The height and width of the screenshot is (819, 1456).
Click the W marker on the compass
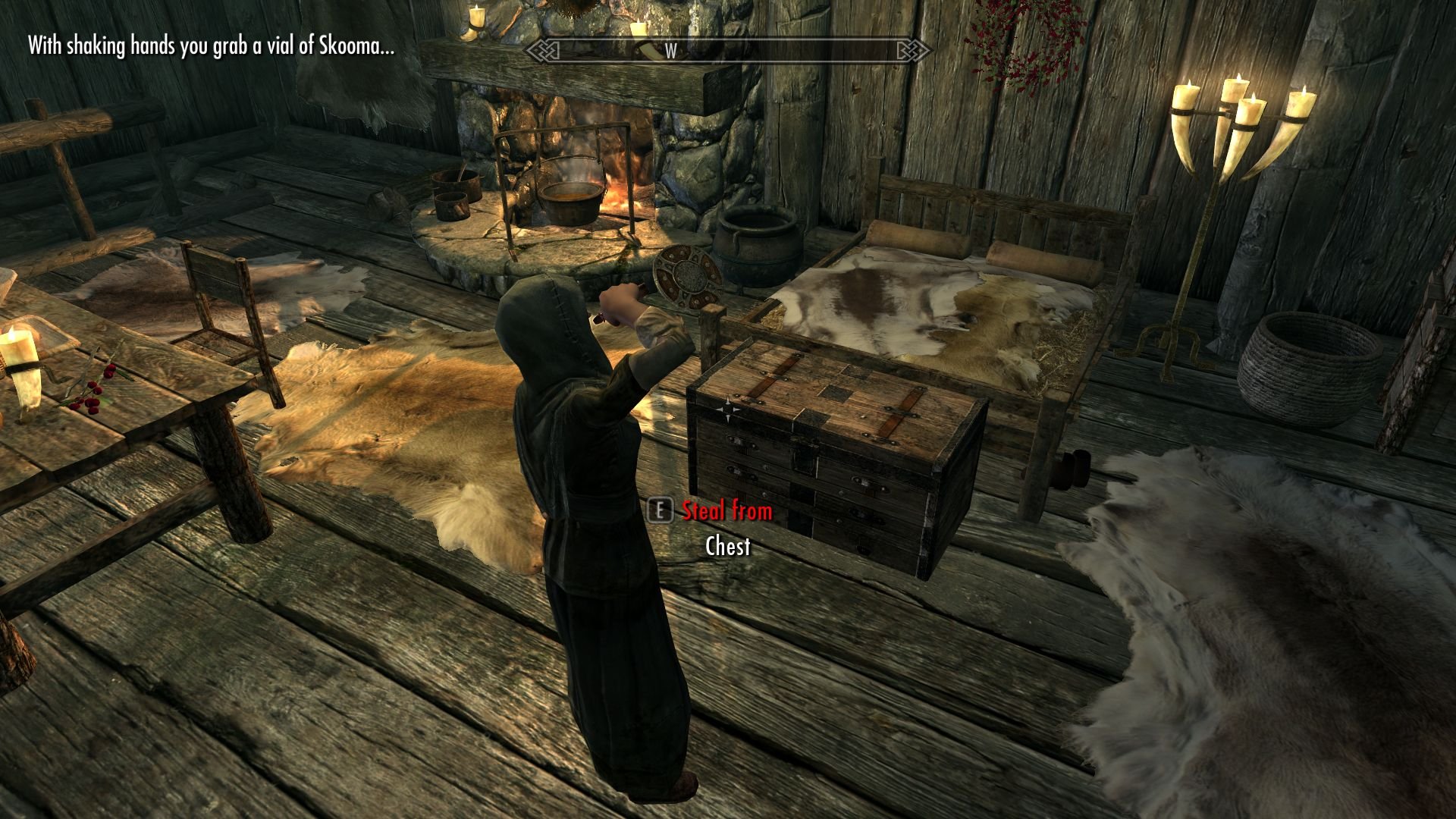click(x=670, y=51)
